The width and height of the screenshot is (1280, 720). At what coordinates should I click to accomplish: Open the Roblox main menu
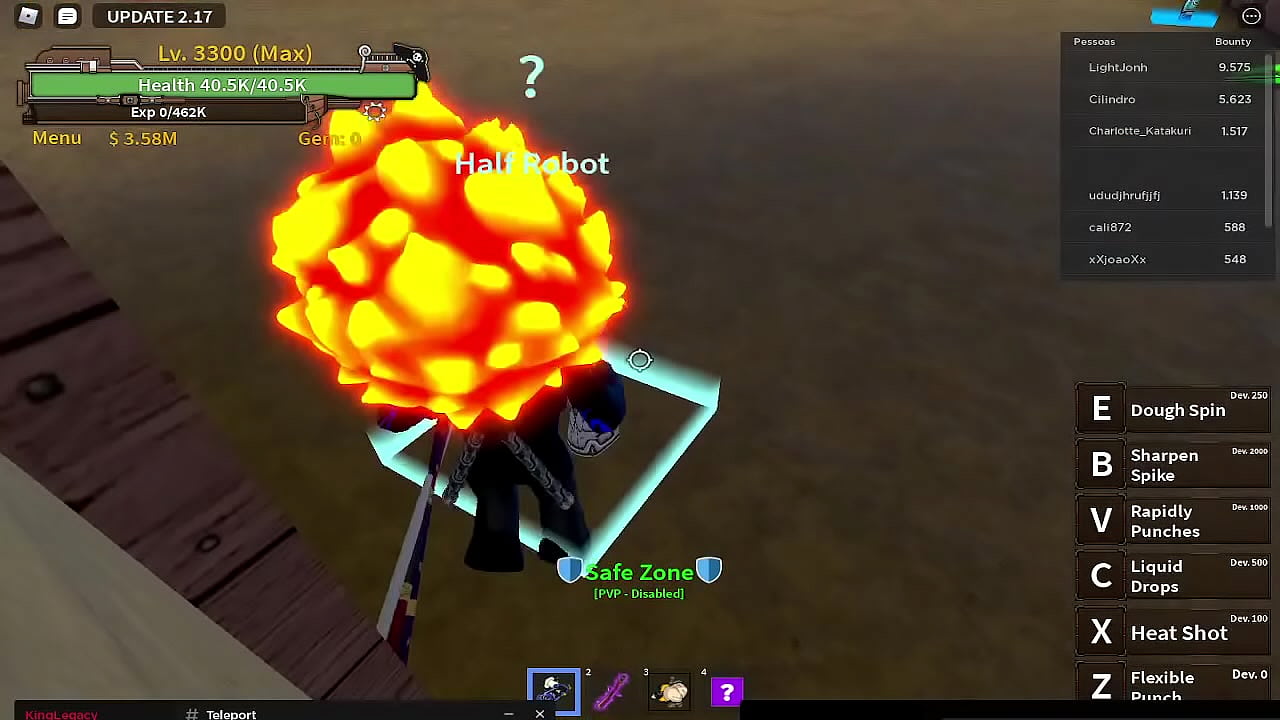(x=28, y=16)
